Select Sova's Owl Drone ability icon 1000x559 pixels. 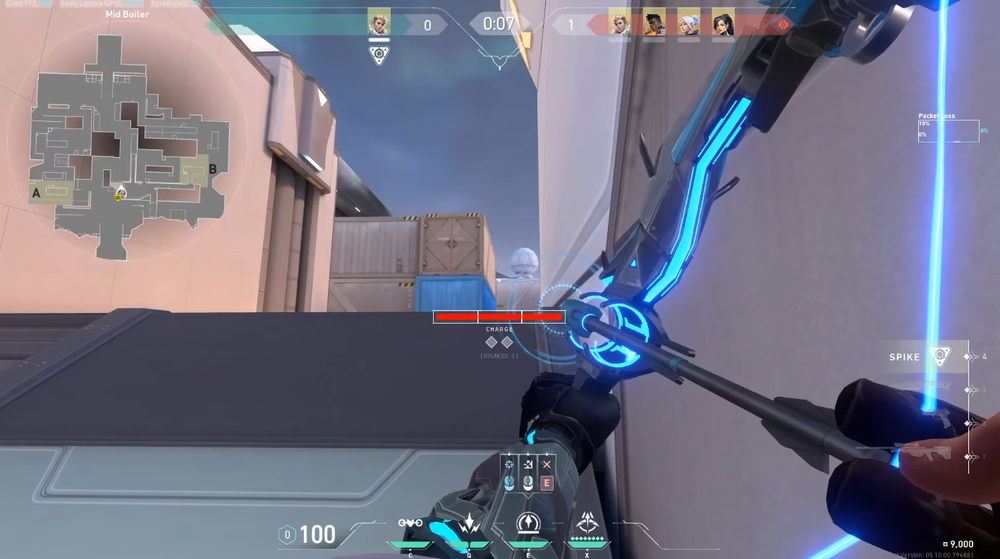click(x=411, y=524)
